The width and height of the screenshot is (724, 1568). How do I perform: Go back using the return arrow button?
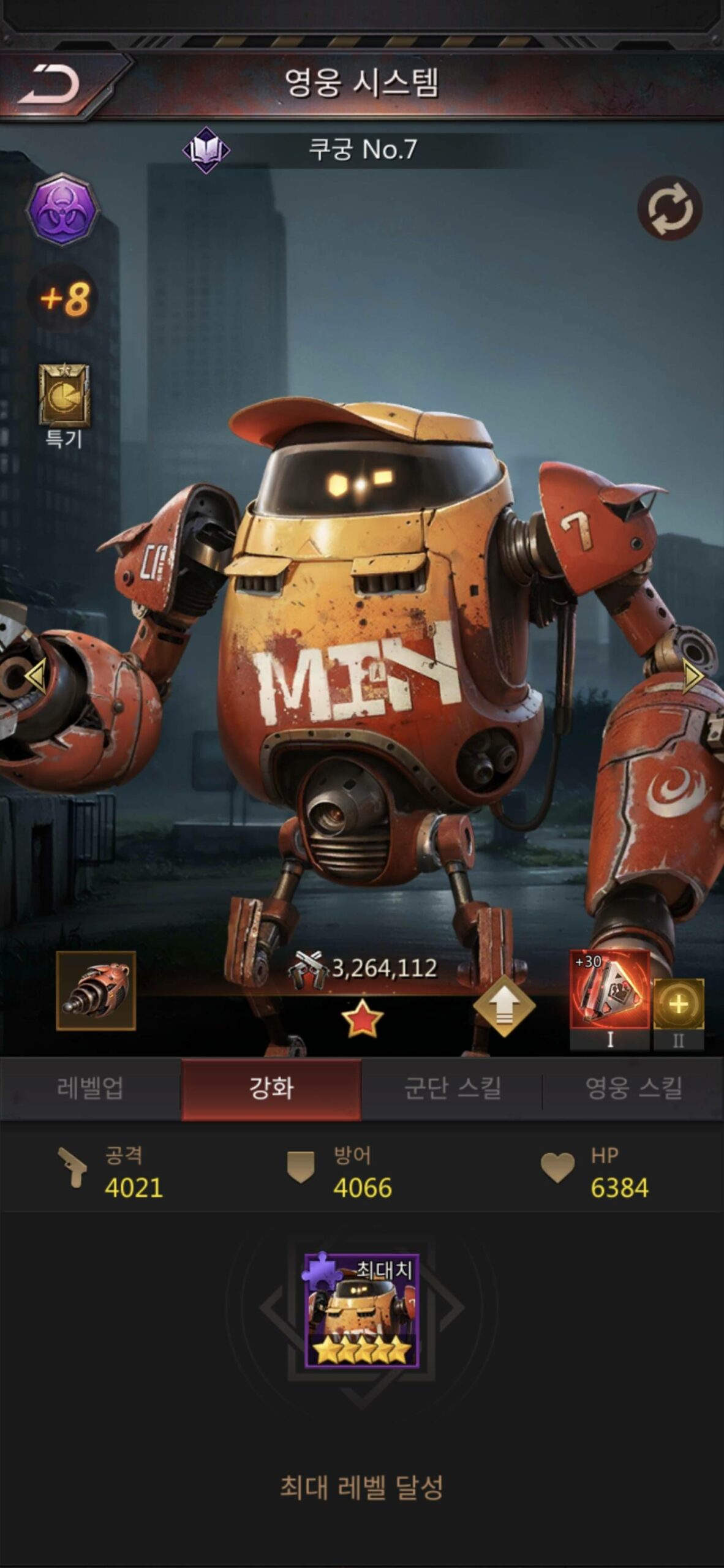point(50,85)
